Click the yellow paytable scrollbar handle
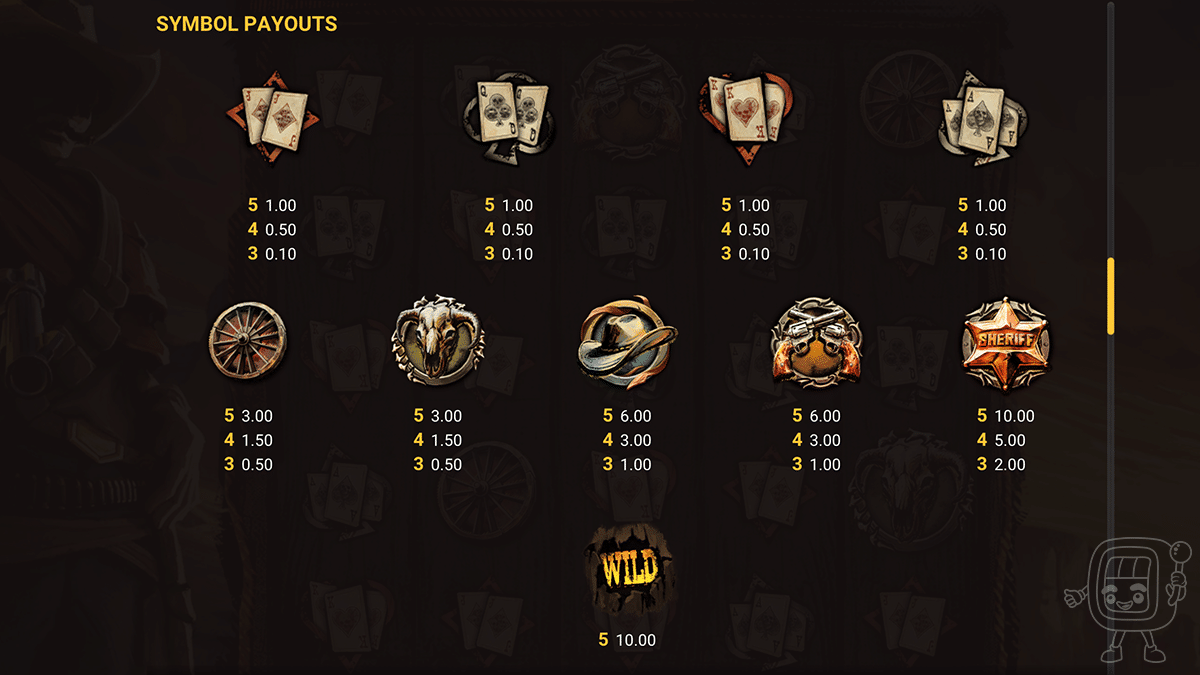The width and height of the screenshot is (1200, 675). pos(1110,296)
